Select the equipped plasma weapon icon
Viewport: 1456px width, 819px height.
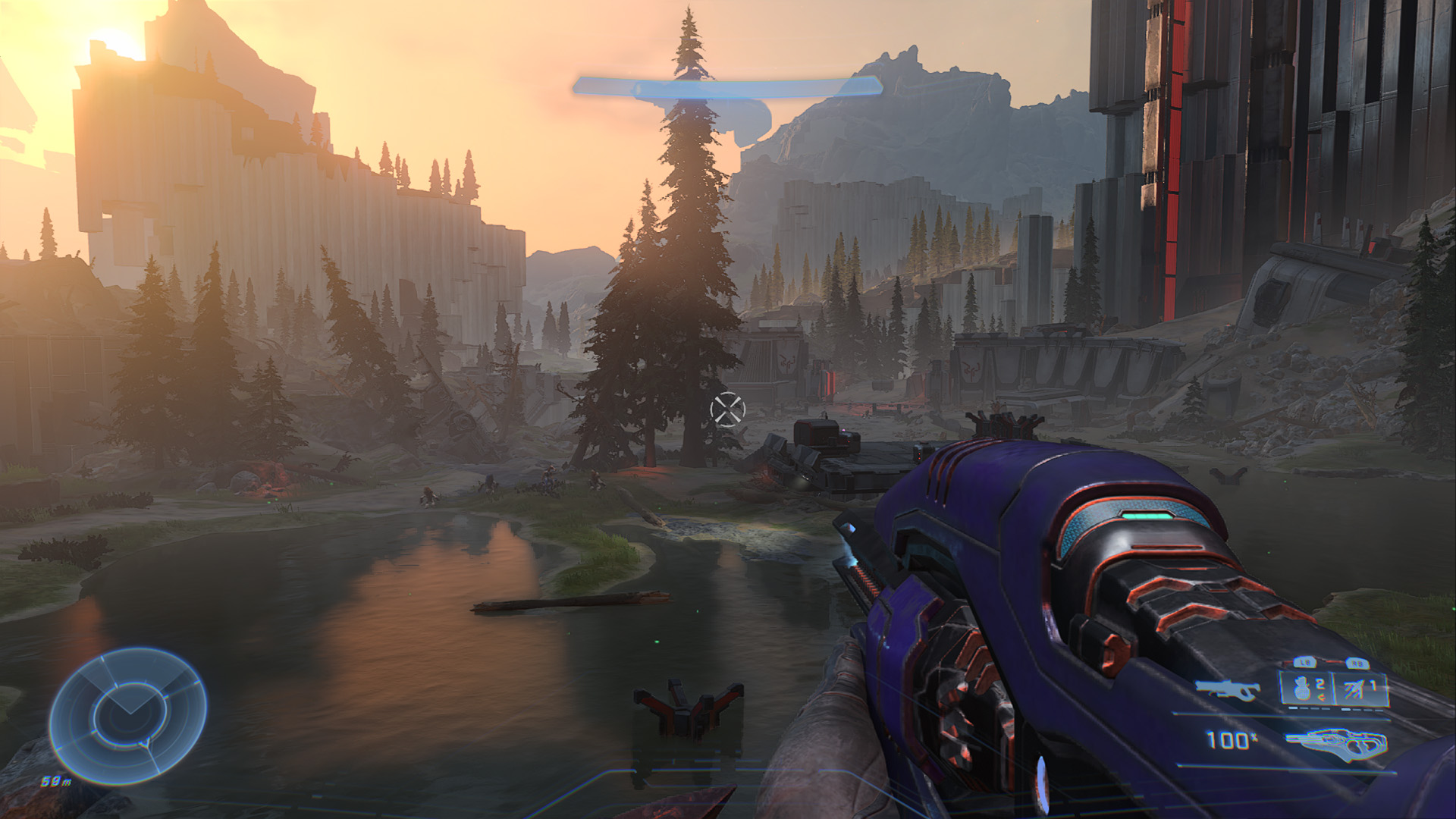(x=1336, y=745)
